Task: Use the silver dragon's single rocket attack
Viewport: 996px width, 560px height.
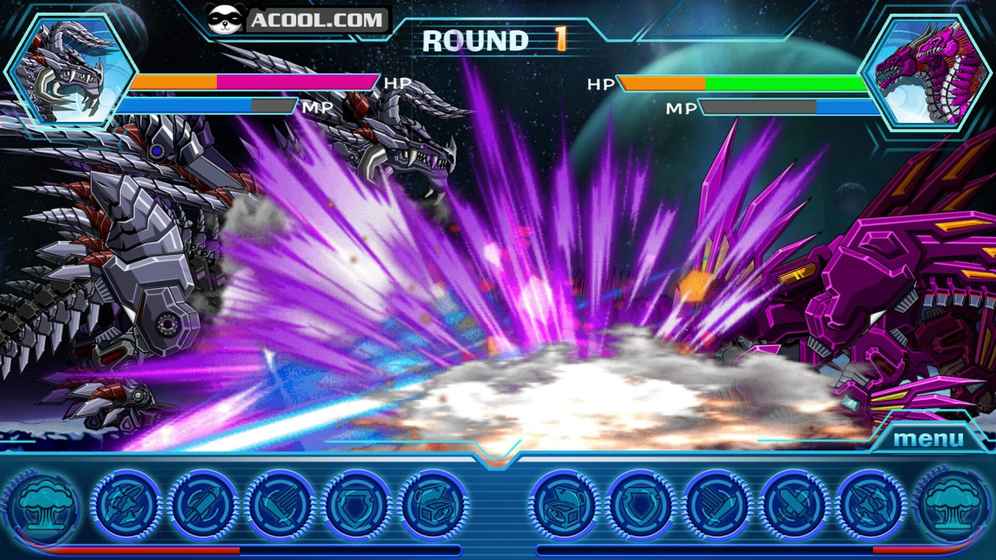Action: pyautogui.click(x=203, y=502)
